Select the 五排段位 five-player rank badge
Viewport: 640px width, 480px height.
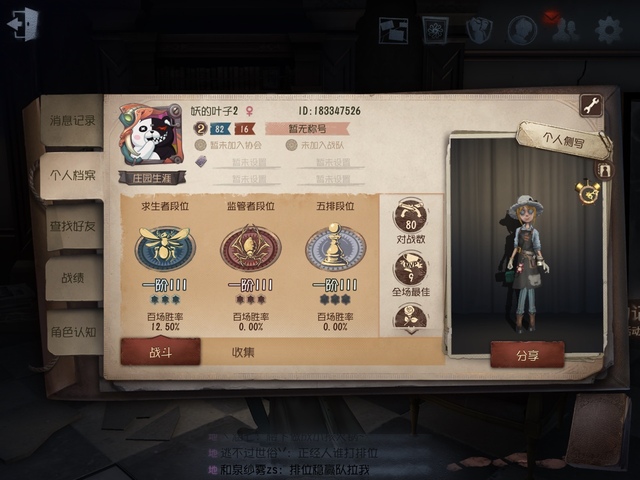(335, 247)
